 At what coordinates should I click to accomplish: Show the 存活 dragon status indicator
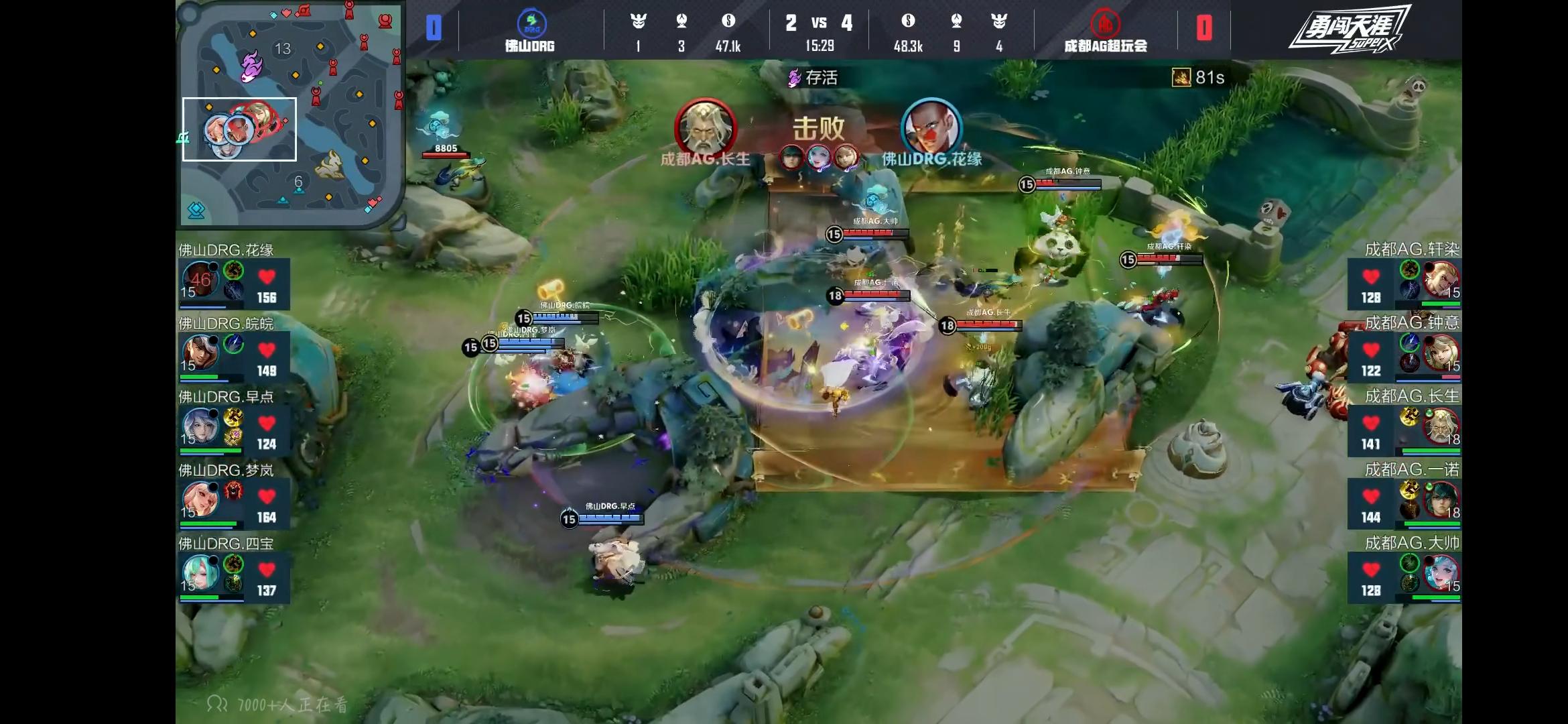813,78
